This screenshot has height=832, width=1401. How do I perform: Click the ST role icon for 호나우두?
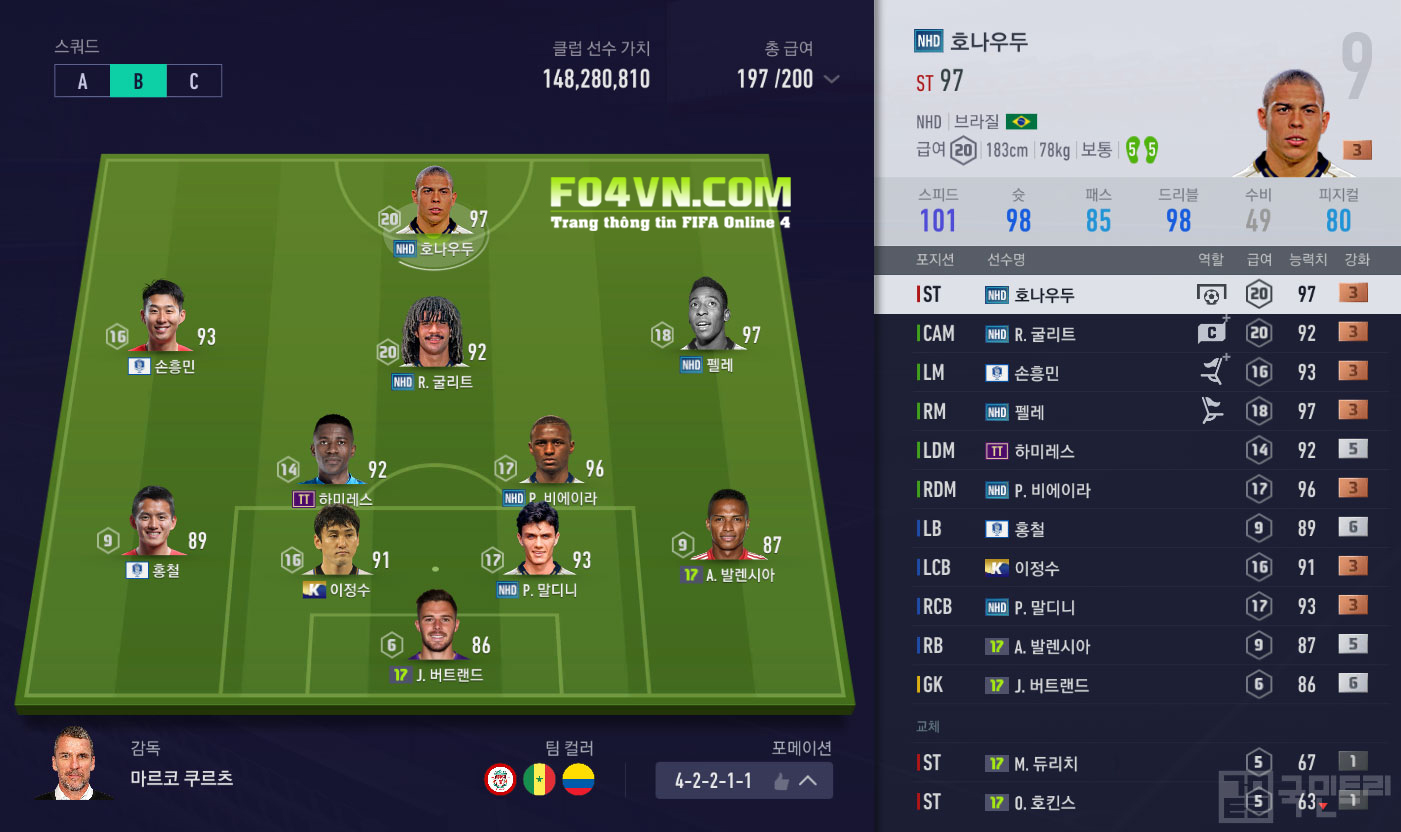click(1211, 295)
